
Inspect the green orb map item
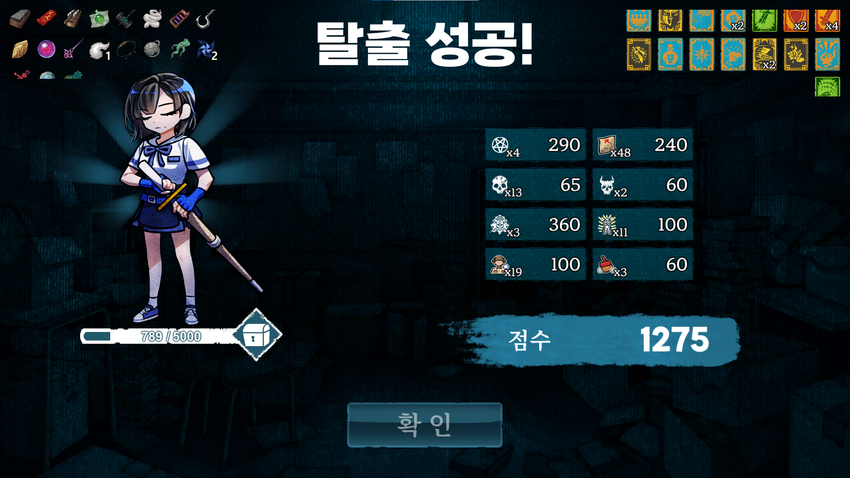point(99,18)
